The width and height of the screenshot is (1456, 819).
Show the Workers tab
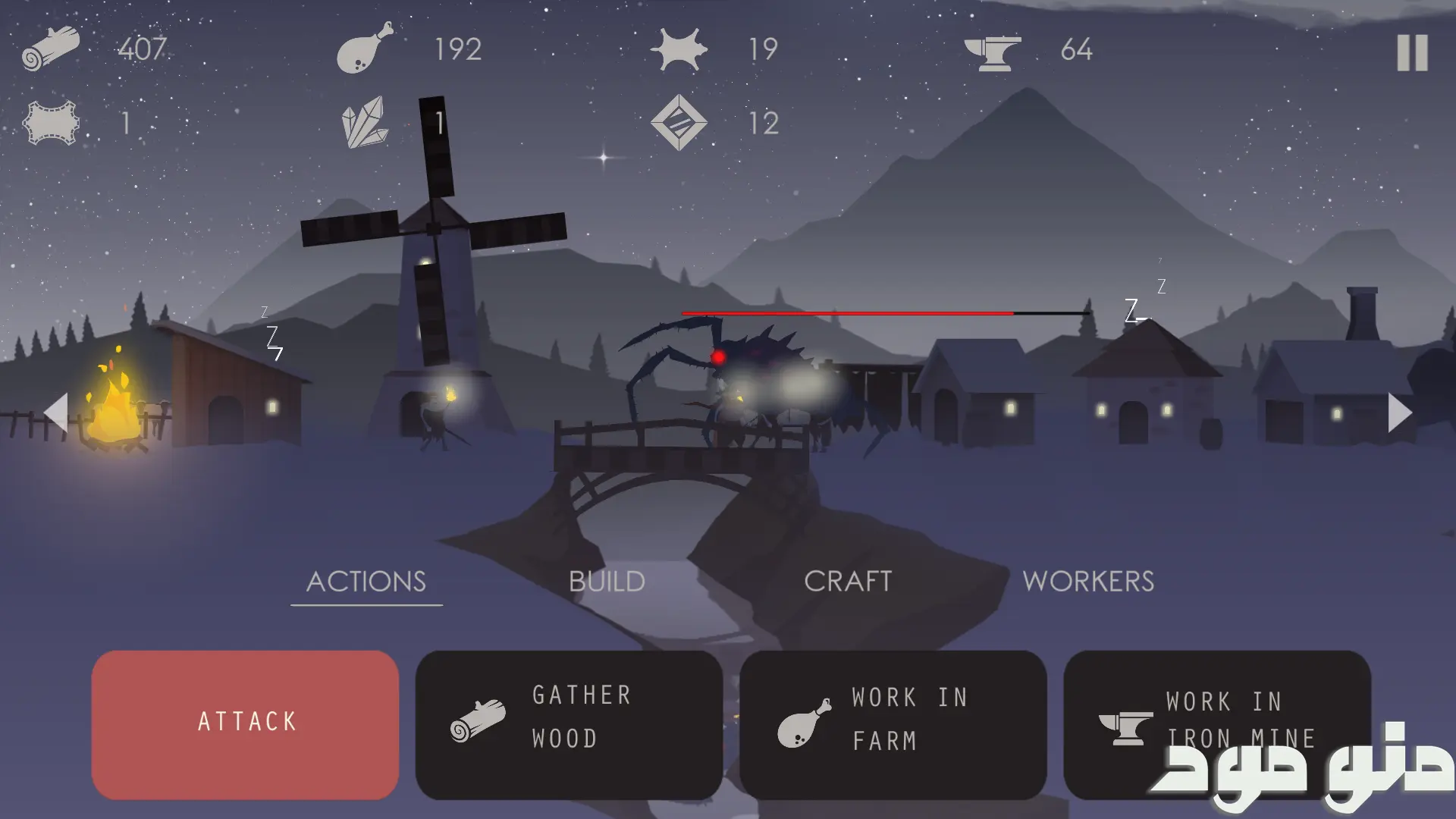tap(1088, 582)
